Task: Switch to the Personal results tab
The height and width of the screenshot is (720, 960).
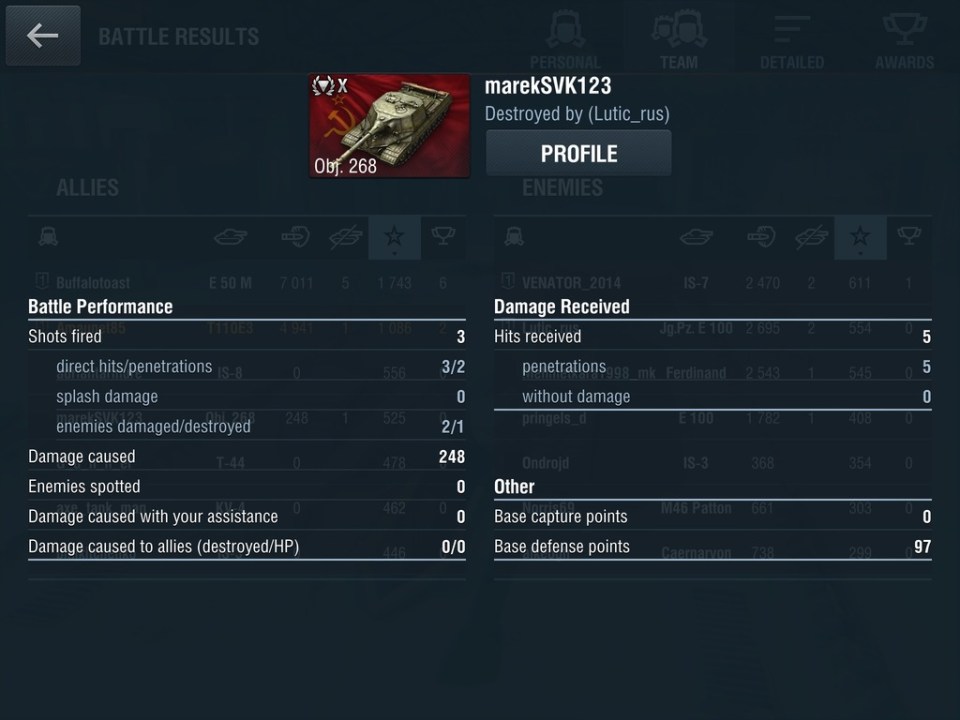Action: 565,40
